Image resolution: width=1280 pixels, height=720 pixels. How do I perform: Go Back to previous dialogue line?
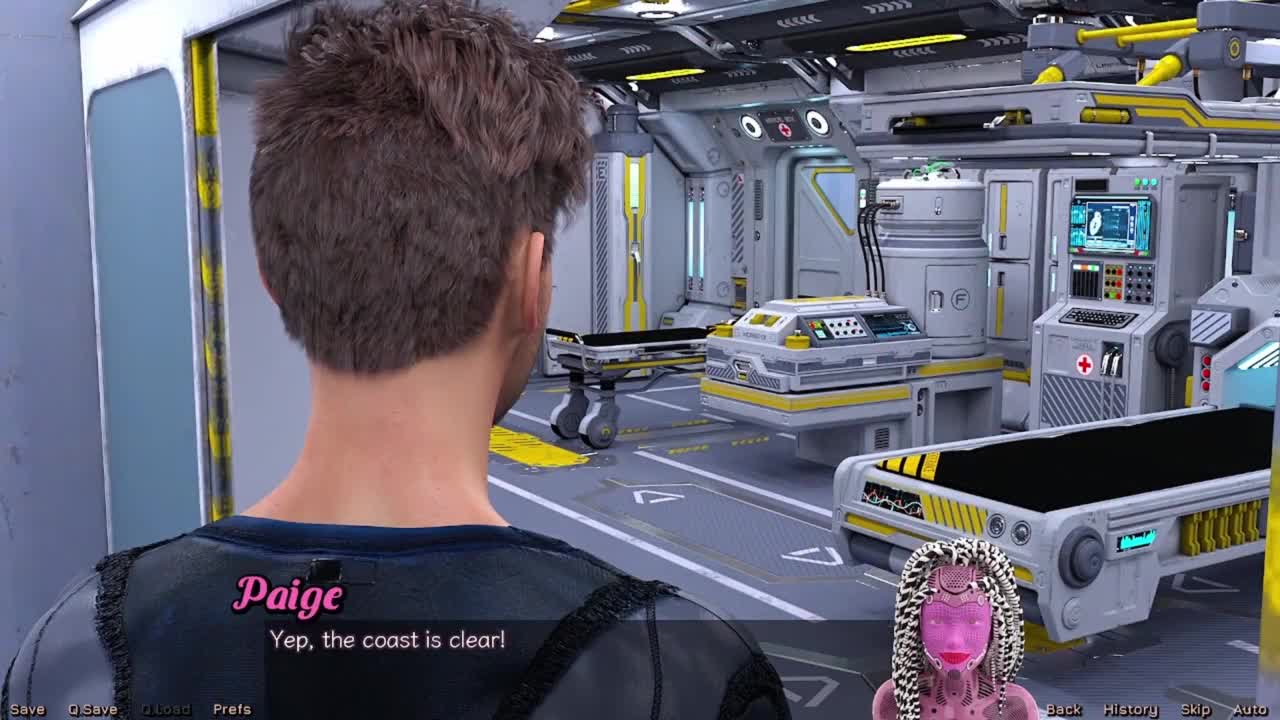[1063, 709]
